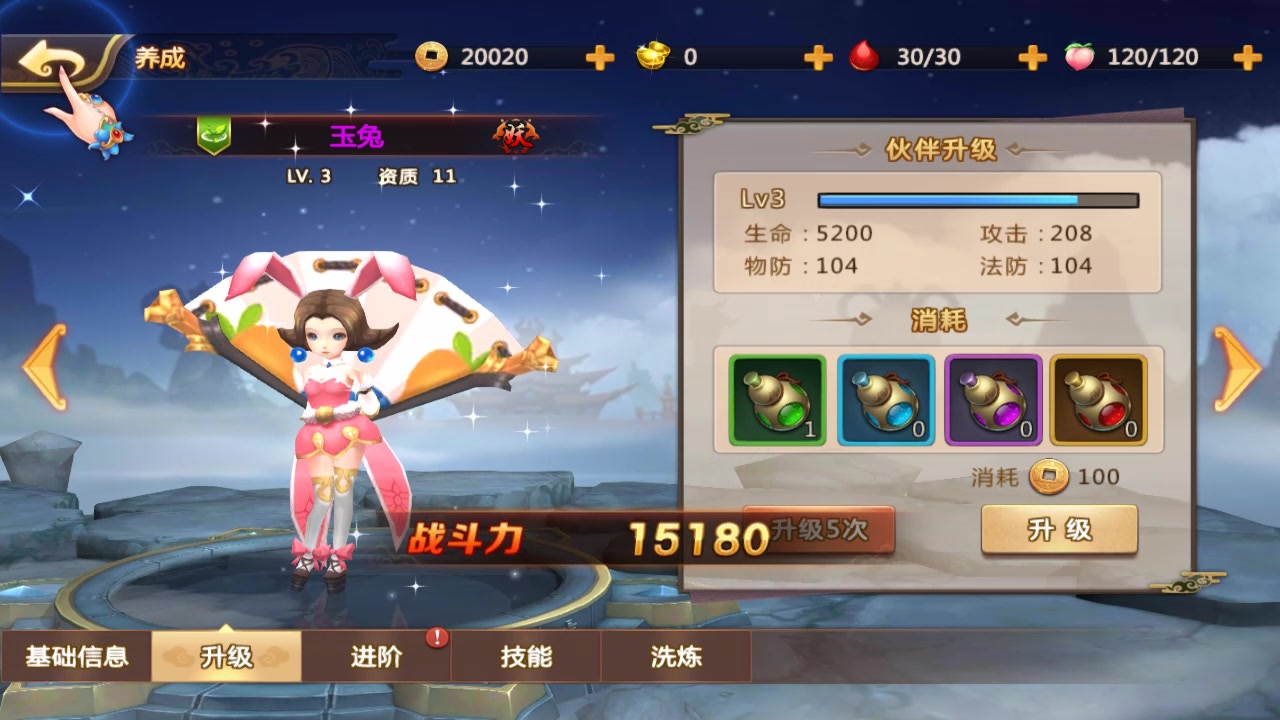Select the purple gourd potion
The height and width of the screenshot is (720, 1280).
click(993, 399)
